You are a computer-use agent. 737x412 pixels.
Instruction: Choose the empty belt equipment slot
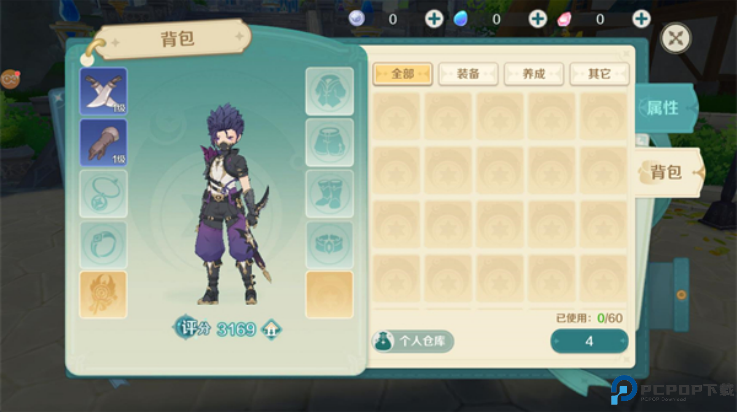point(329,245)
